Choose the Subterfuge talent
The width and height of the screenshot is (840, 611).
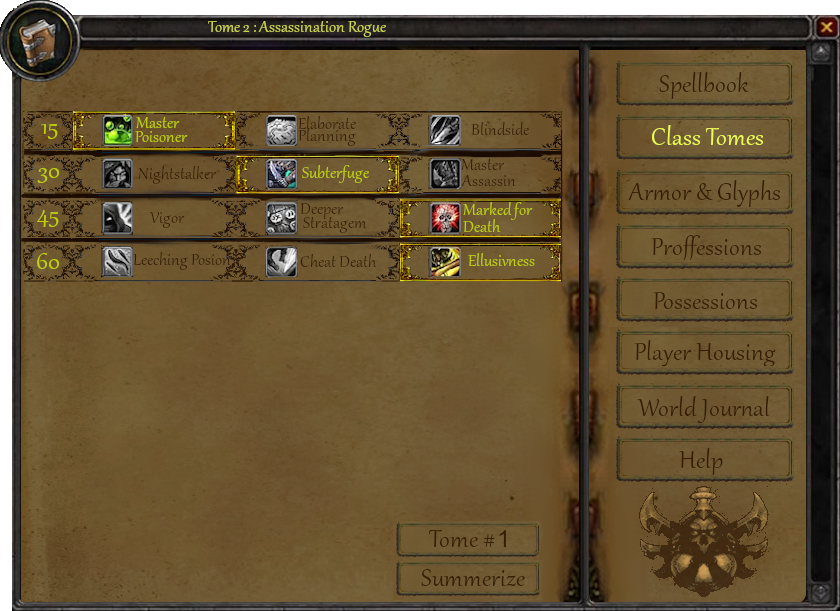(317, 174)
